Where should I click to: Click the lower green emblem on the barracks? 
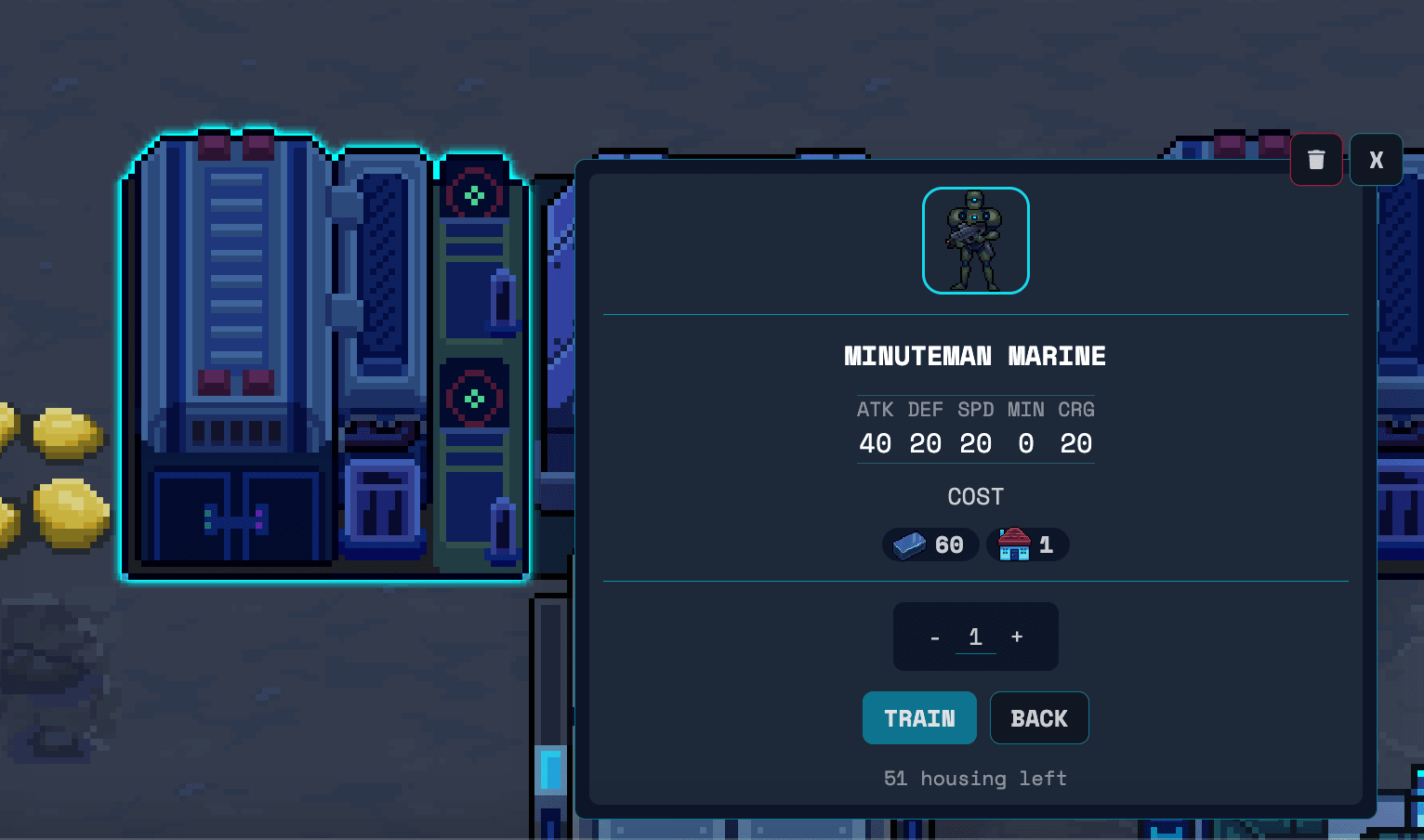point(475,397)
